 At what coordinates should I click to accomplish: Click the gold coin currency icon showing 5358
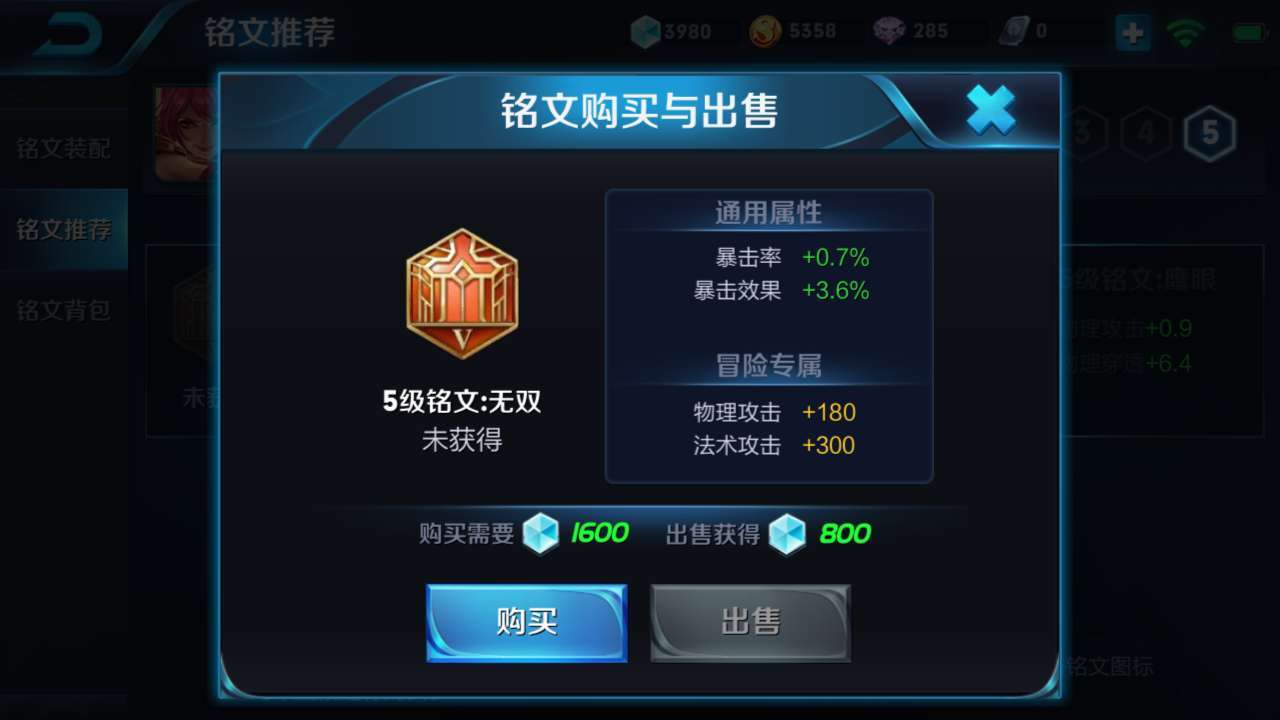click(x=763, y=30)
